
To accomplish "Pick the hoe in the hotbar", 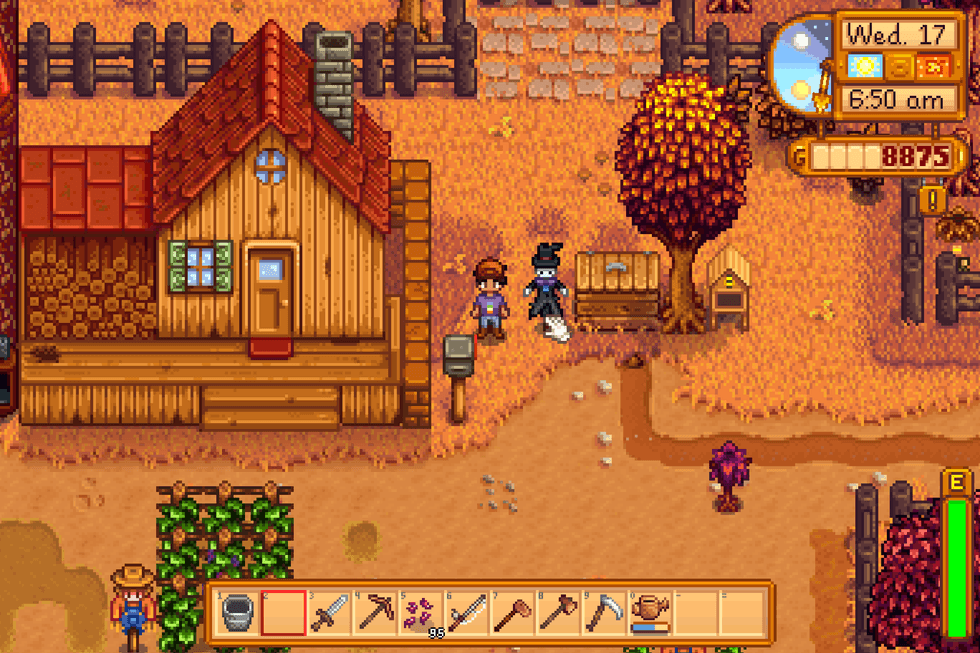I will pyautogui.click(x=513, y=612).
